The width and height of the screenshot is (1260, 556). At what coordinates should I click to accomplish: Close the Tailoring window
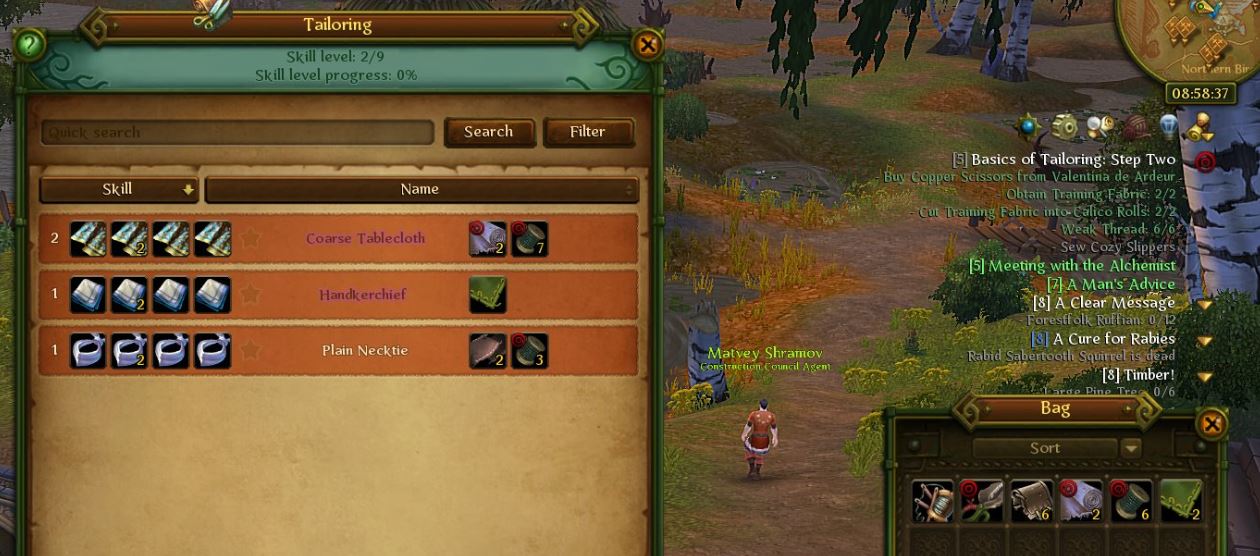tap(647, 44)
